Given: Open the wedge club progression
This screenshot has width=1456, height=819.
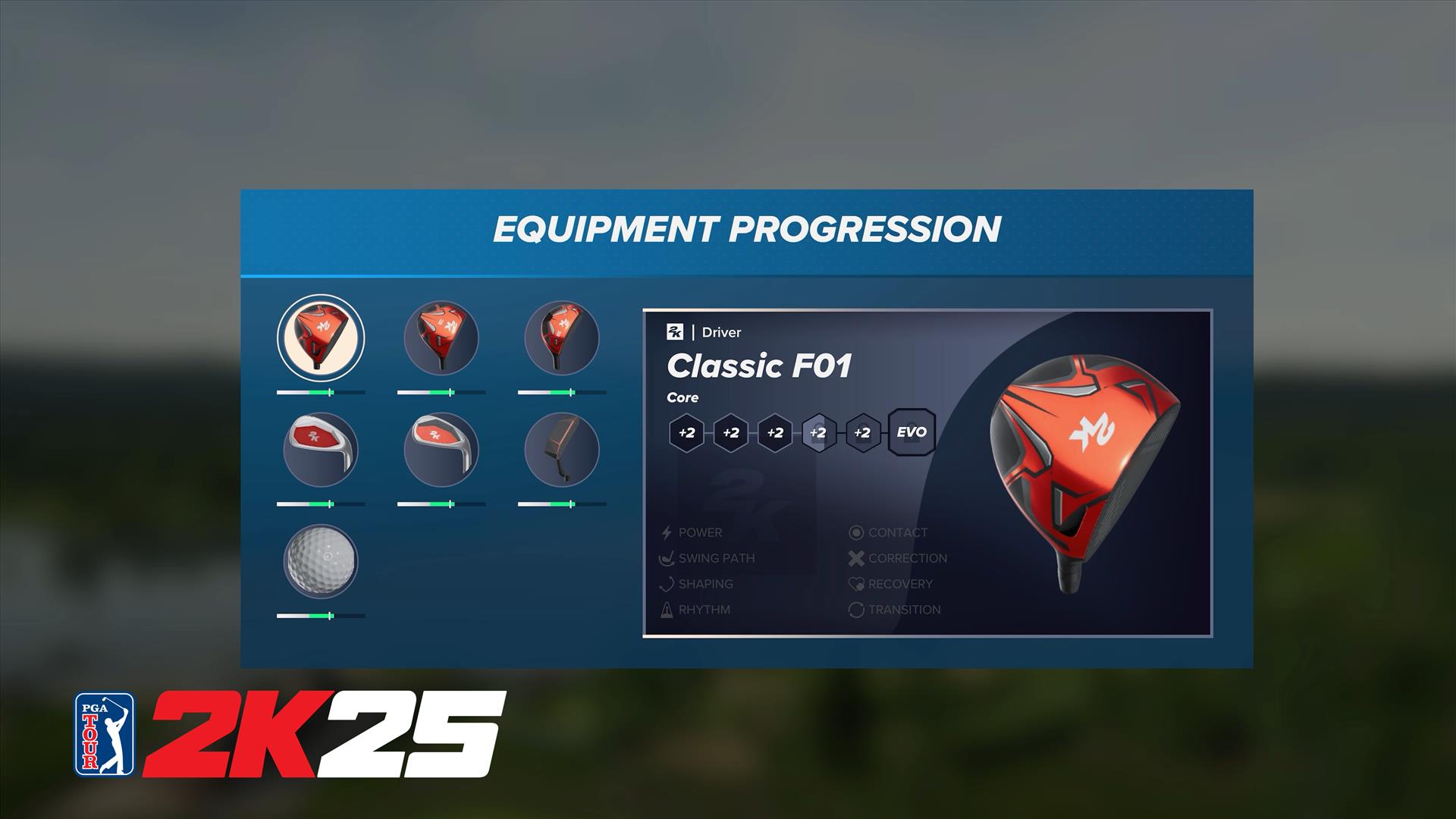Looking at the screenshot, I should point(441,450).
